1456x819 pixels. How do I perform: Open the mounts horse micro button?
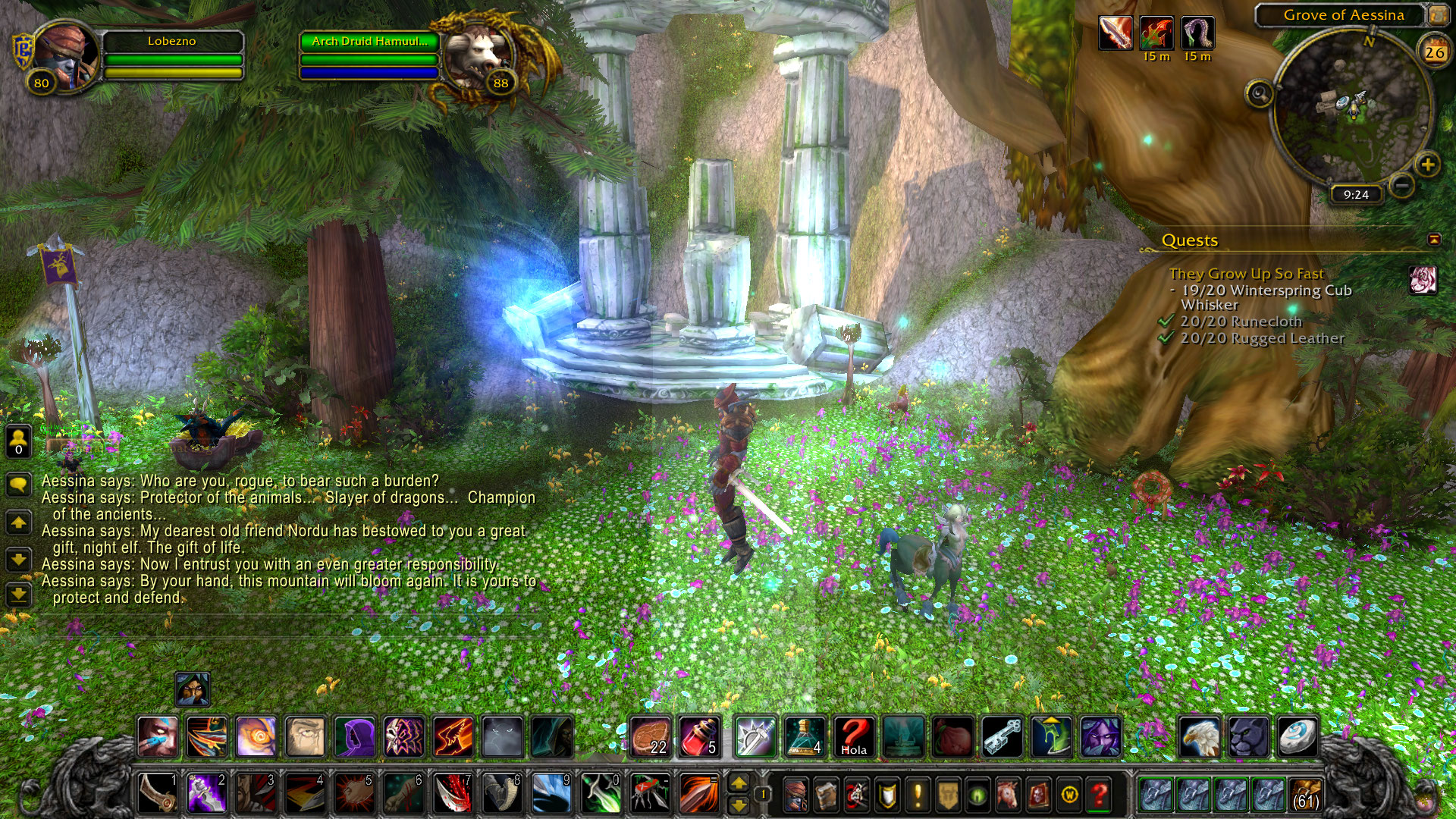pos(1008,795)
